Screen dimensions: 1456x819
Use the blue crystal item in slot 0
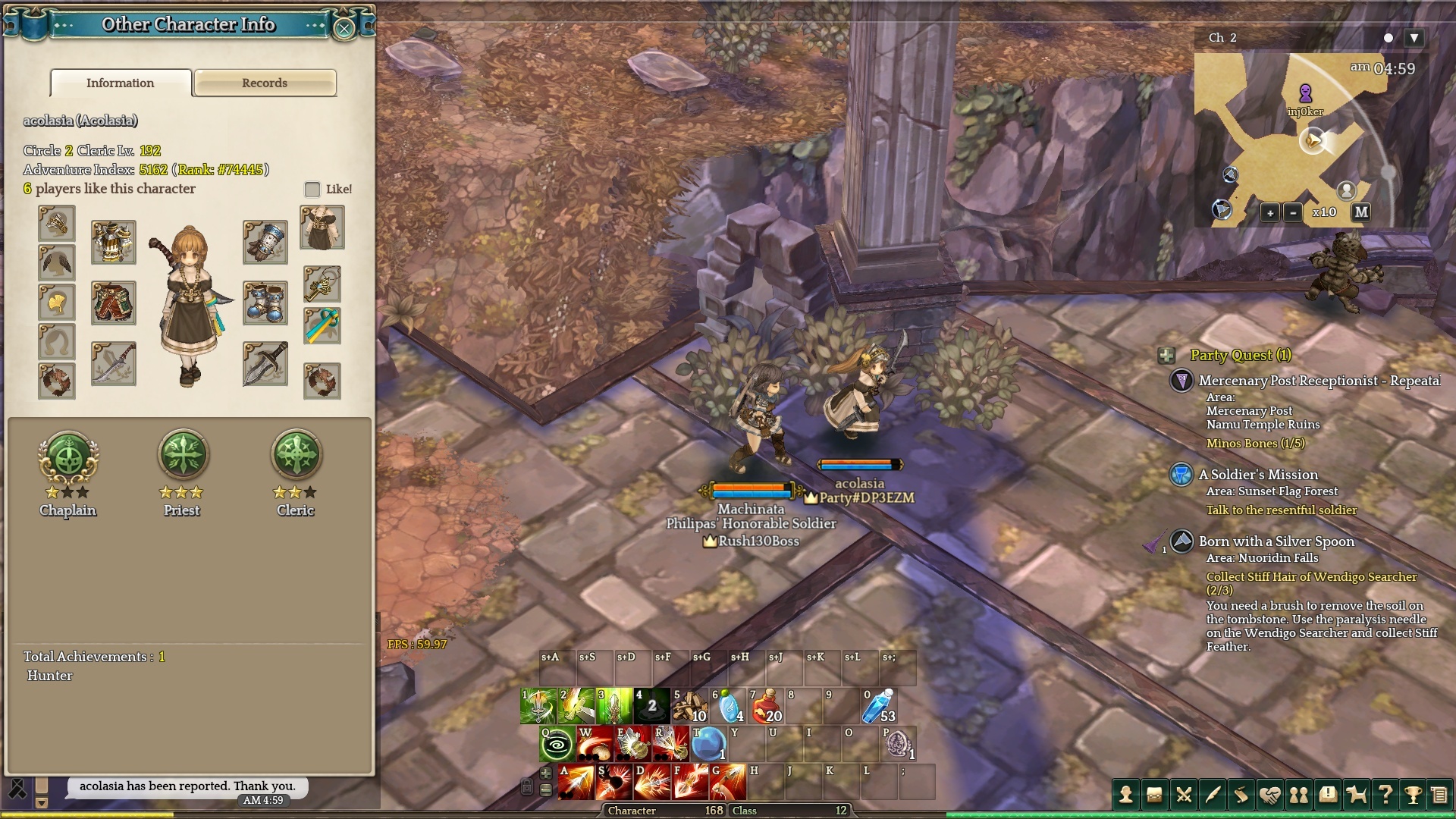tap(880, 706)
